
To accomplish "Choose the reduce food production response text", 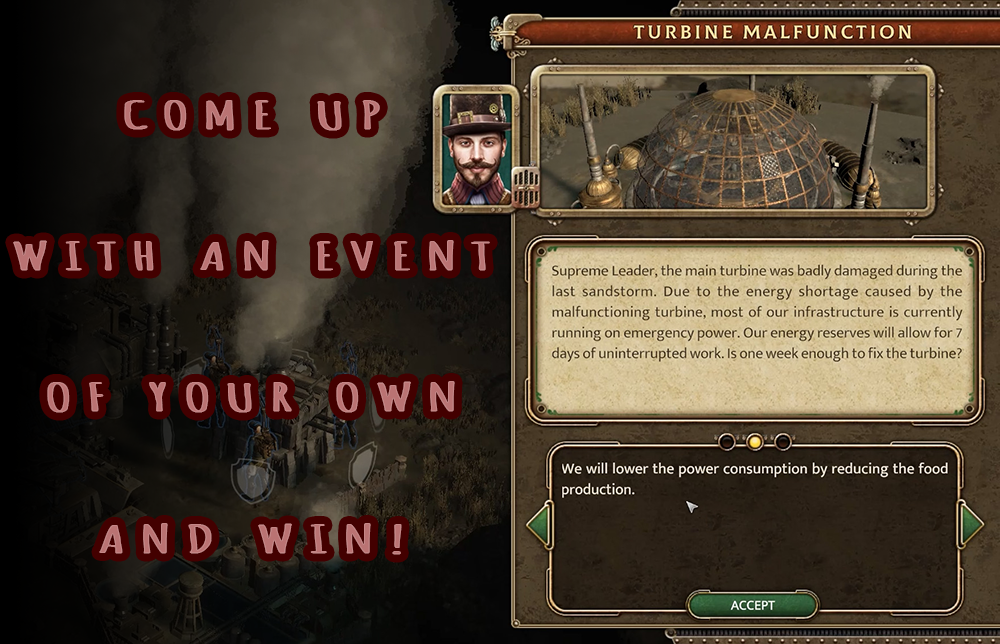I will 754,479.
